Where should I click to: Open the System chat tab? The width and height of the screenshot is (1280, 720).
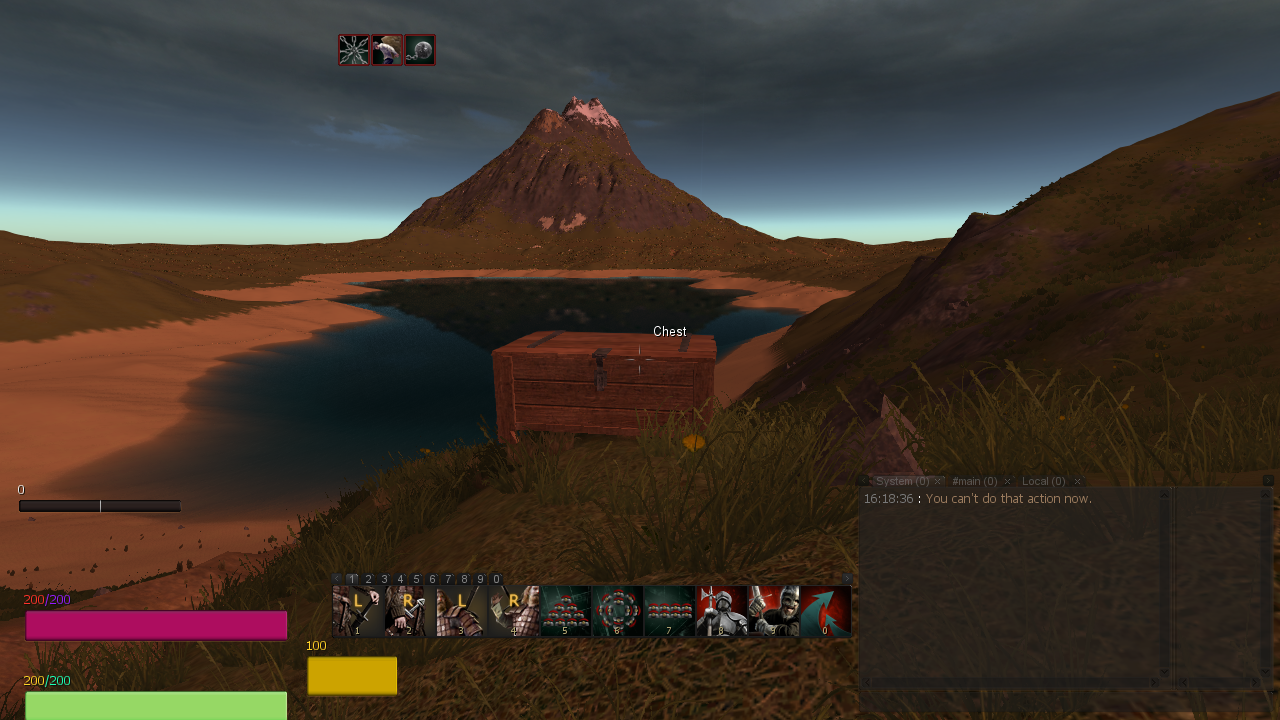[x=901, y=481]
